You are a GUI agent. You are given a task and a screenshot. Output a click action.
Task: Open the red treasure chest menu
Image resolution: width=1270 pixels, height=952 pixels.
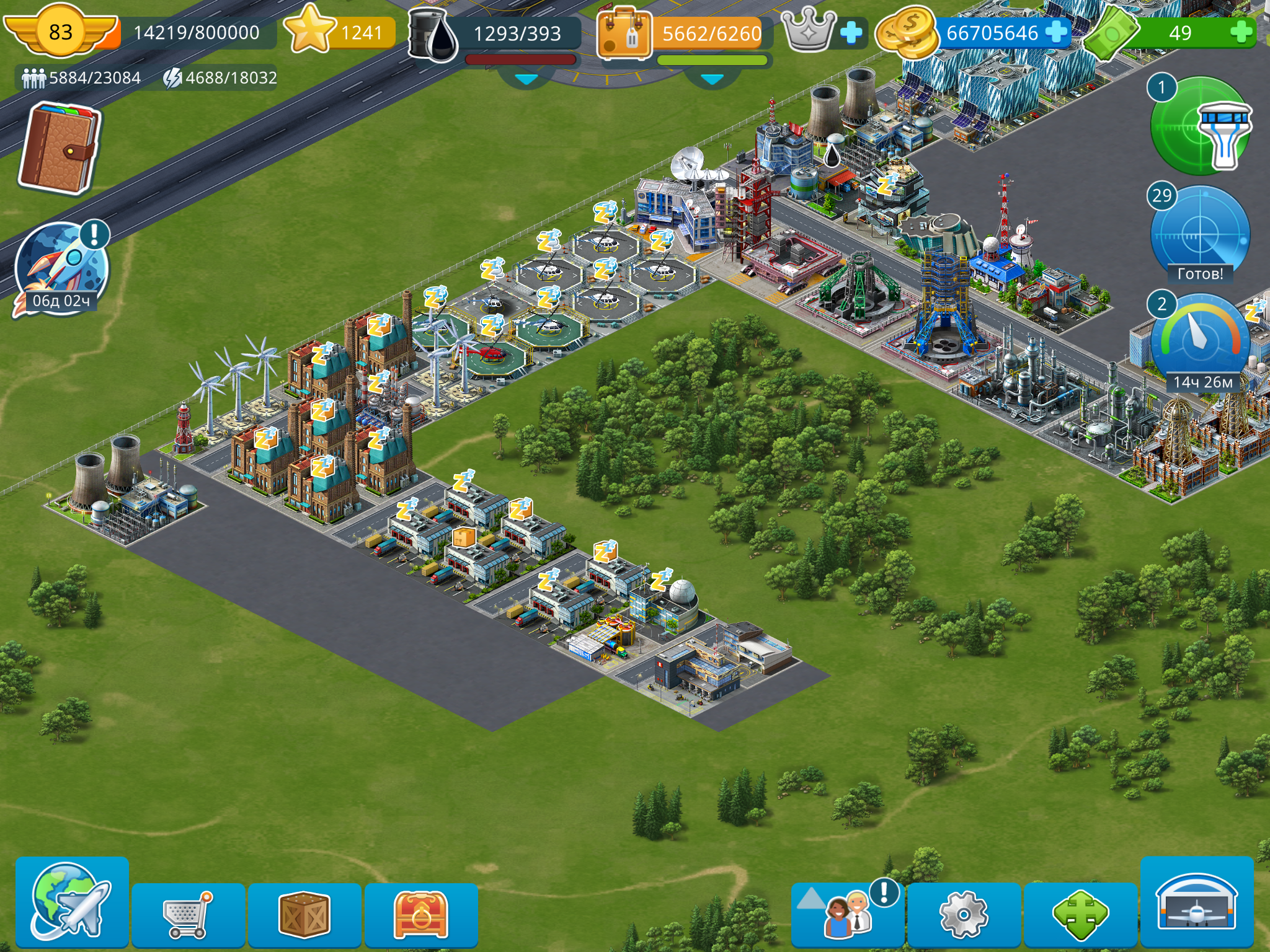[420, 914]
